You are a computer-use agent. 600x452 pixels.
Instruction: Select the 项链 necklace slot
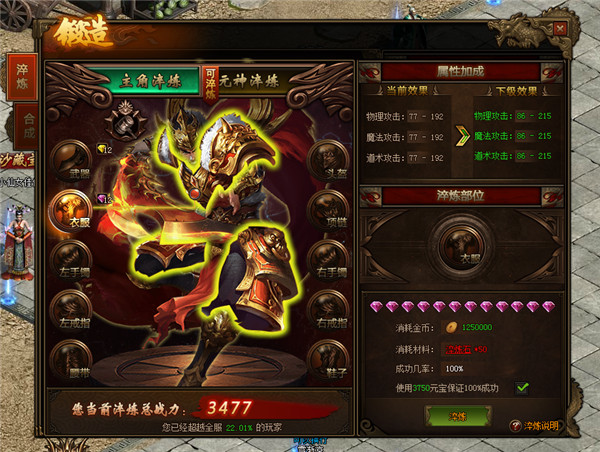coord(329,209)
